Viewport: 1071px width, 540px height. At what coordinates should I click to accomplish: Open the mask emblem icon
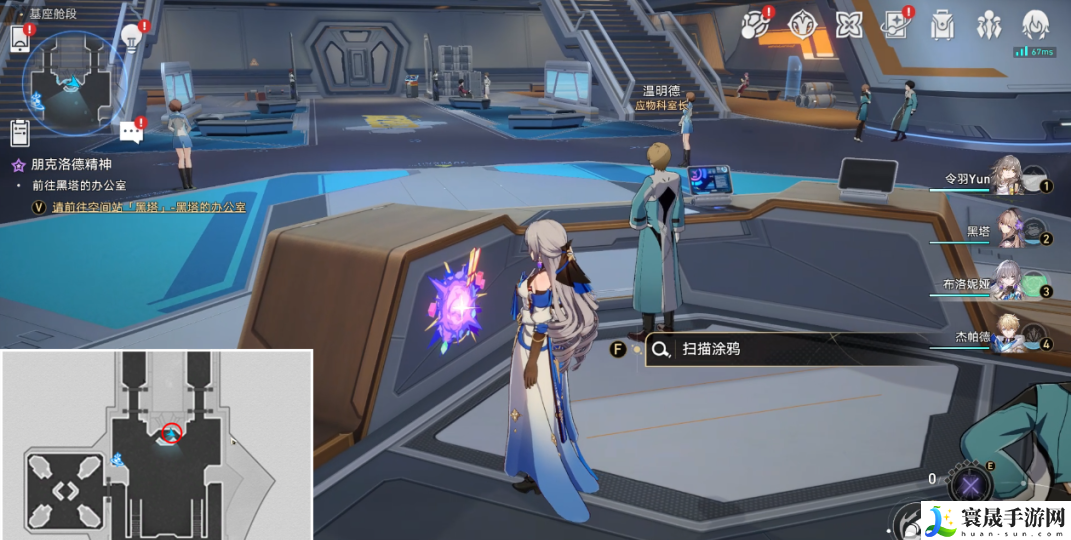pos(802,25)
